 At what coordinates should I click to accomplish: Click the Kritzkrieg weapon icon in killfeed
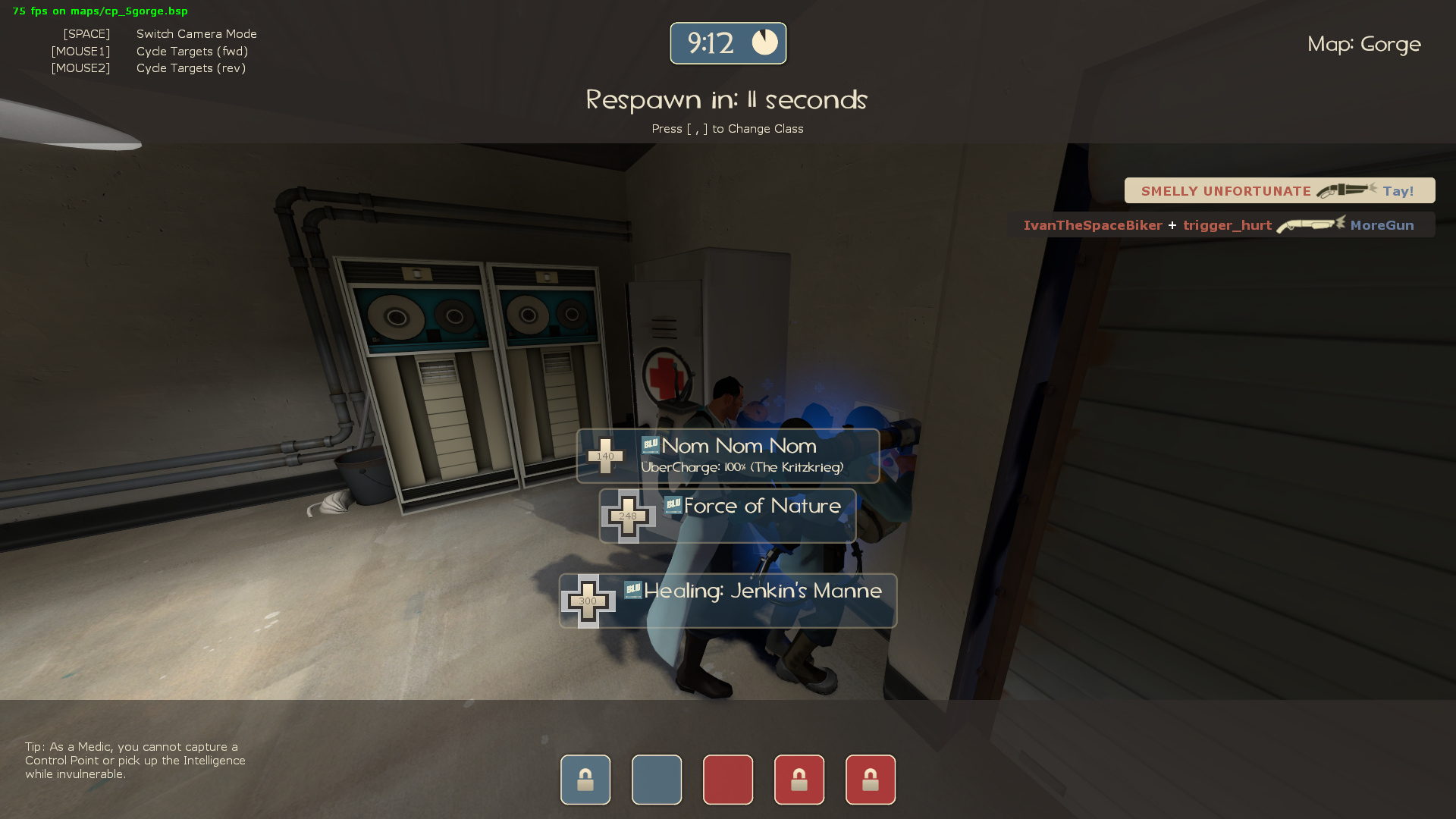(1346, 191)
